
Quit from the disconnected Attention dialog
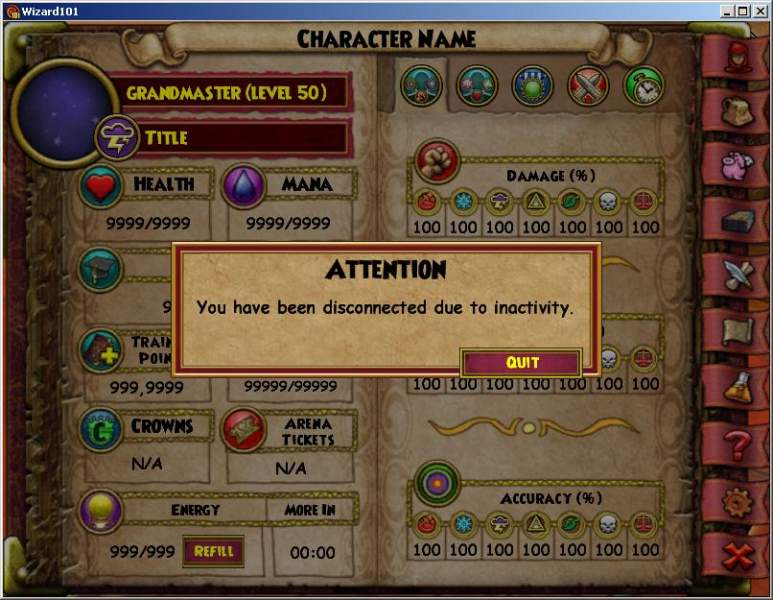point(521,362)
